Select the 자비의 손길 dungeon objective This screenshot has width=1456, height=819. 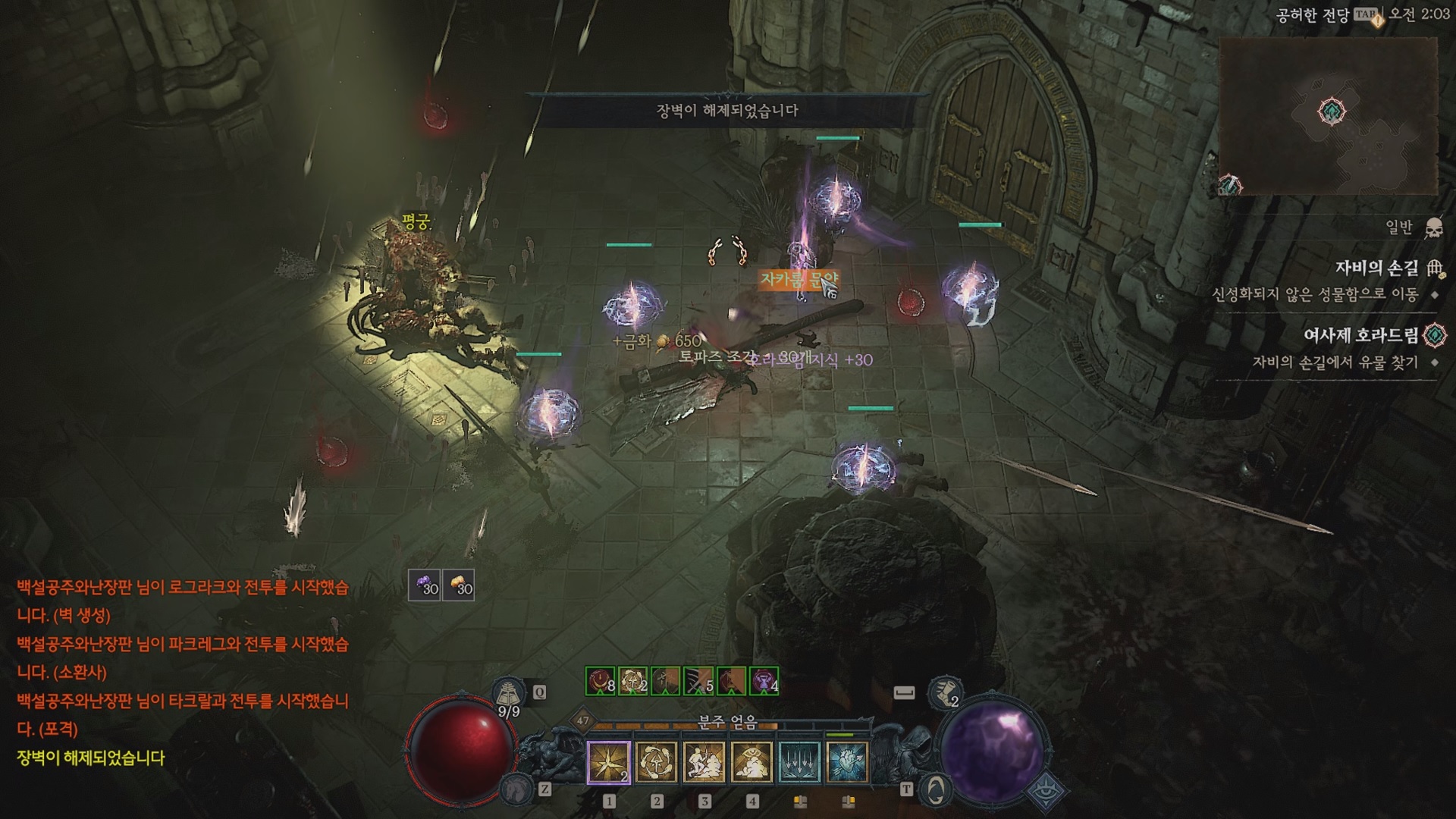click(1376, 268)
